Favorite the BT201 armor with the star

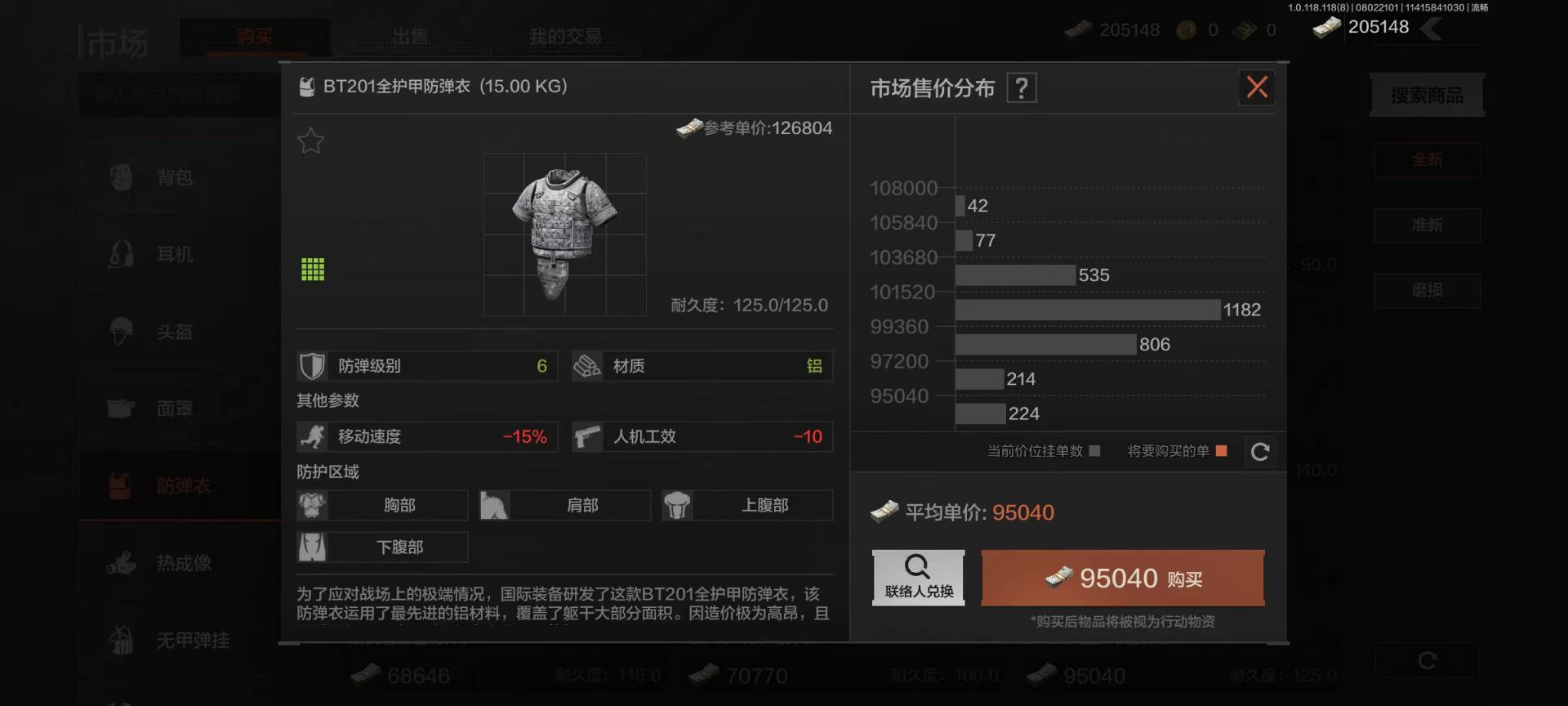(x=310, y=141)
